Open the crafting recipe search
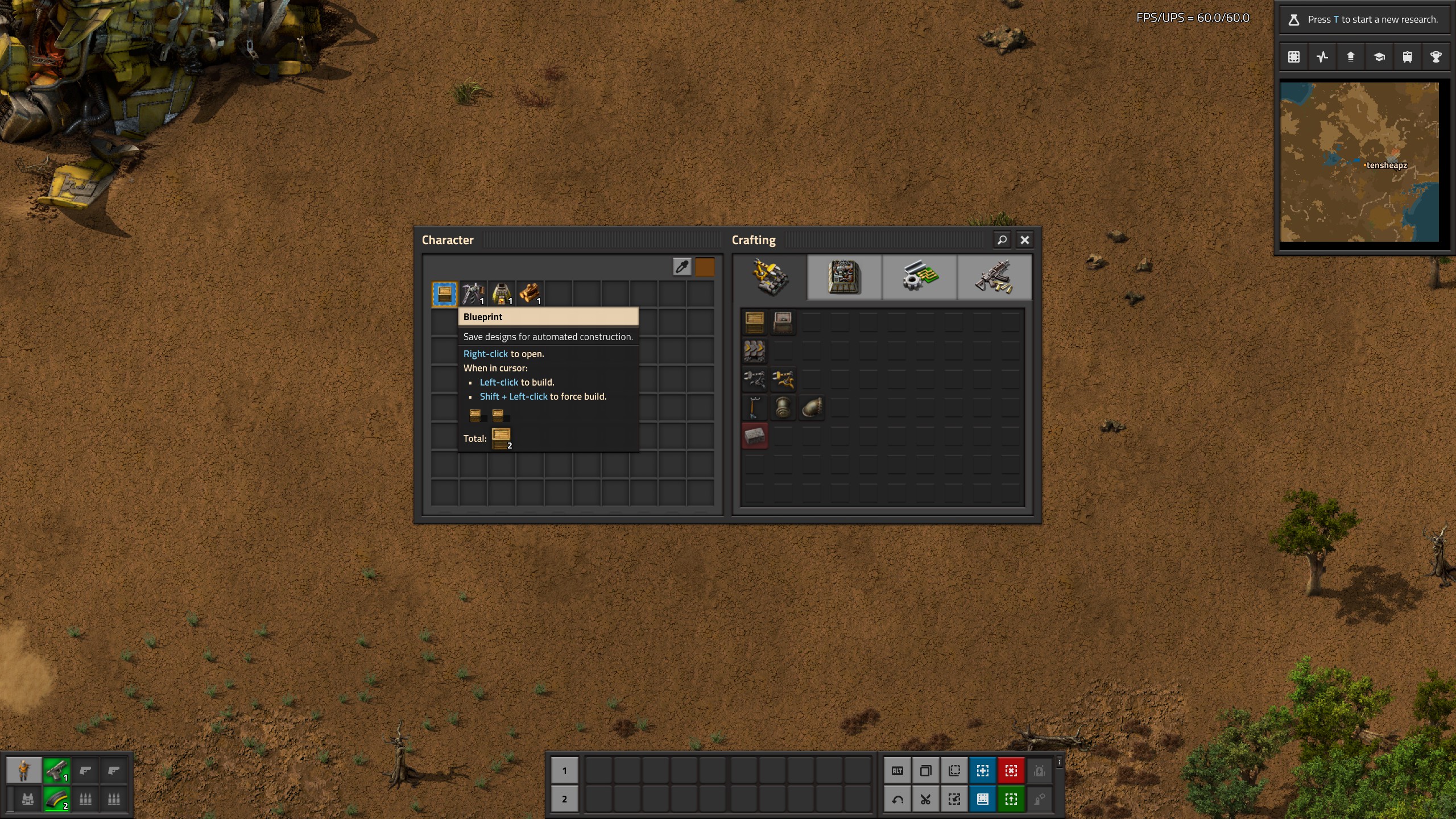 click(x=1002, y=240)
